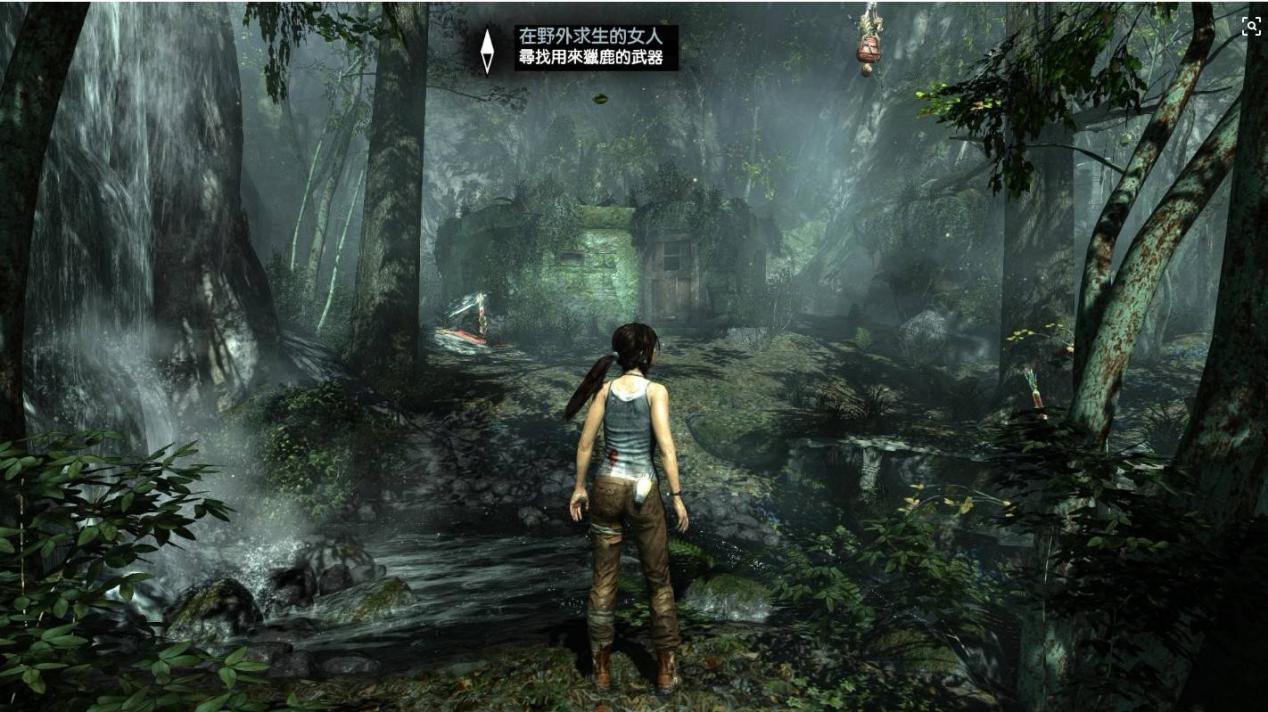Expand the image with the corner fullscreen icon

click(x=1250, y=27)
